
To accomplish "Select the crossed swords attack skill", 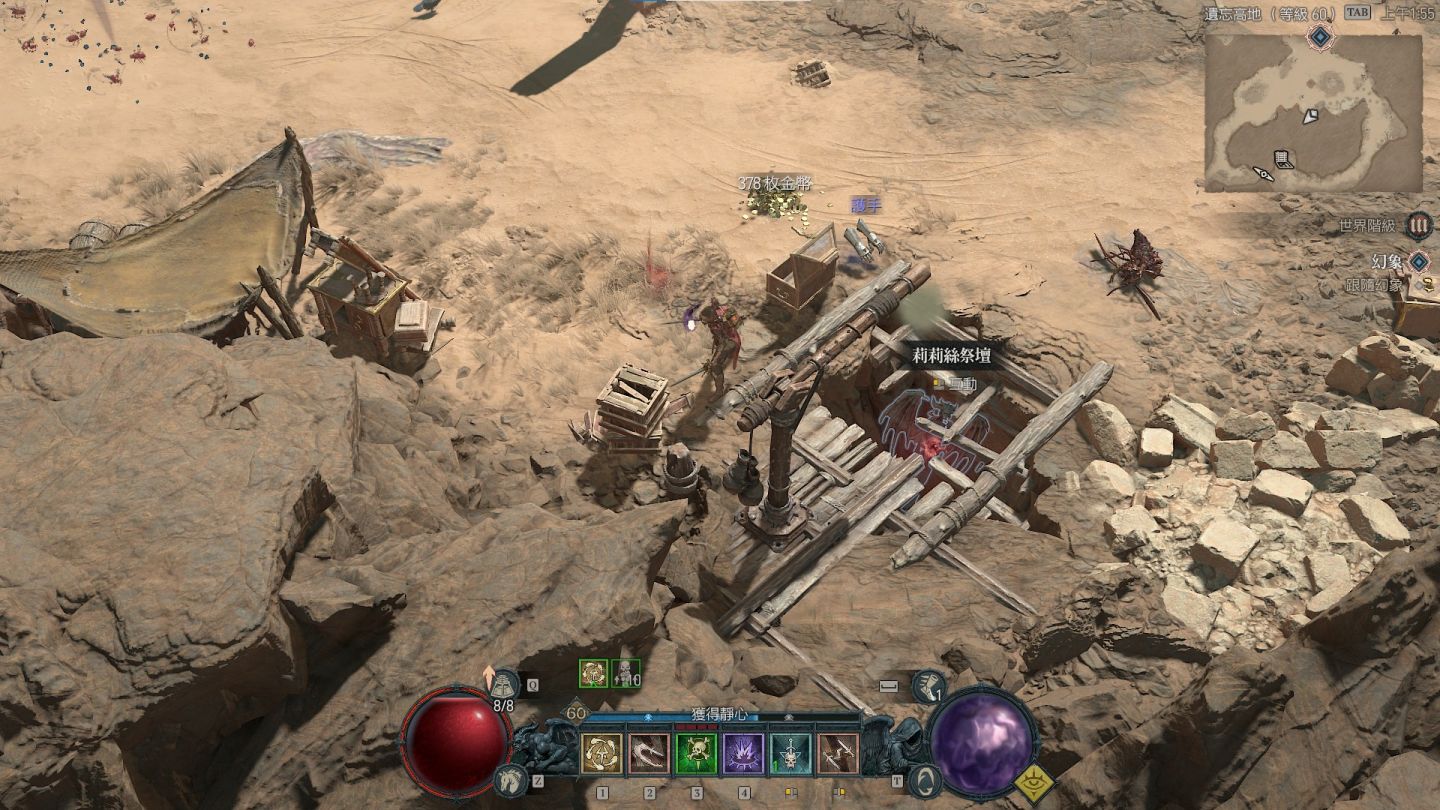I will pyautogui.click(x=838, y=754).
